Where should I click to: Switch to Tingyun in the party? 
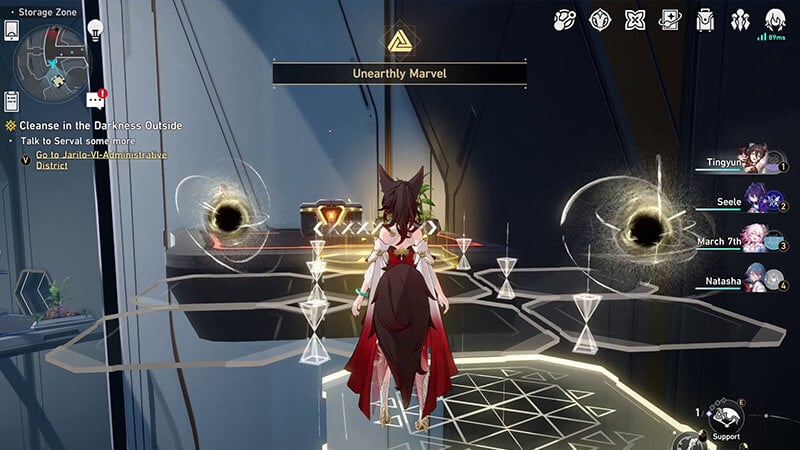pos(757,164)
